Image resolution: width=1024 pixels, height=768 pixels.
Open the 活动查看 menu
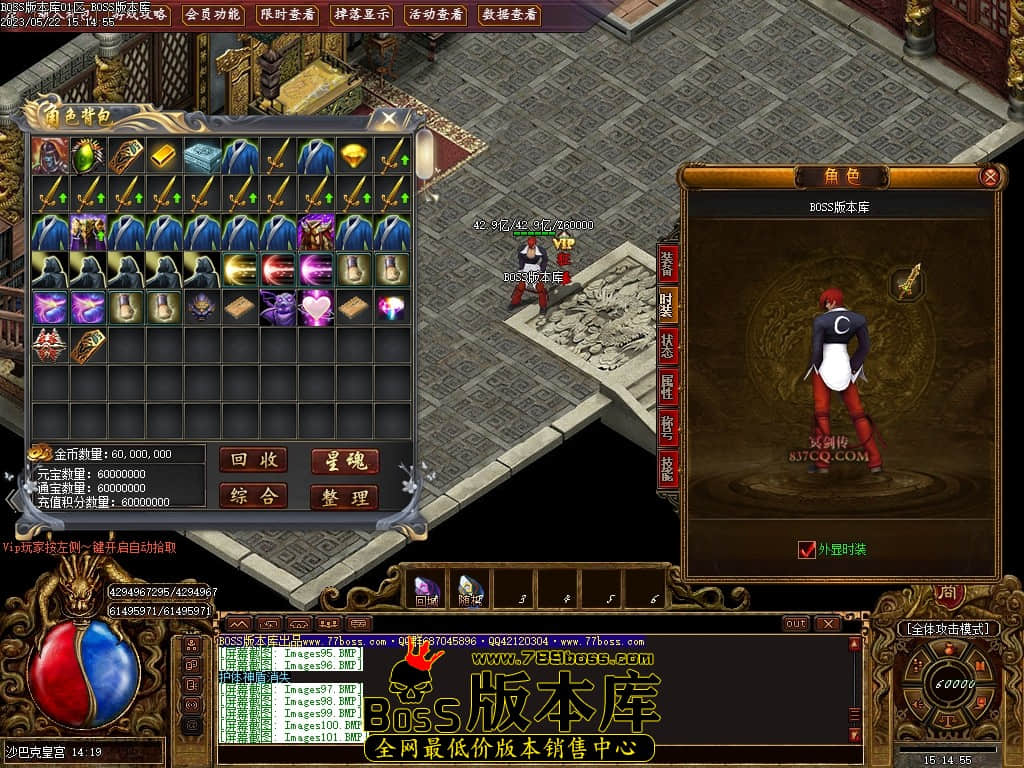coord(436,14)
